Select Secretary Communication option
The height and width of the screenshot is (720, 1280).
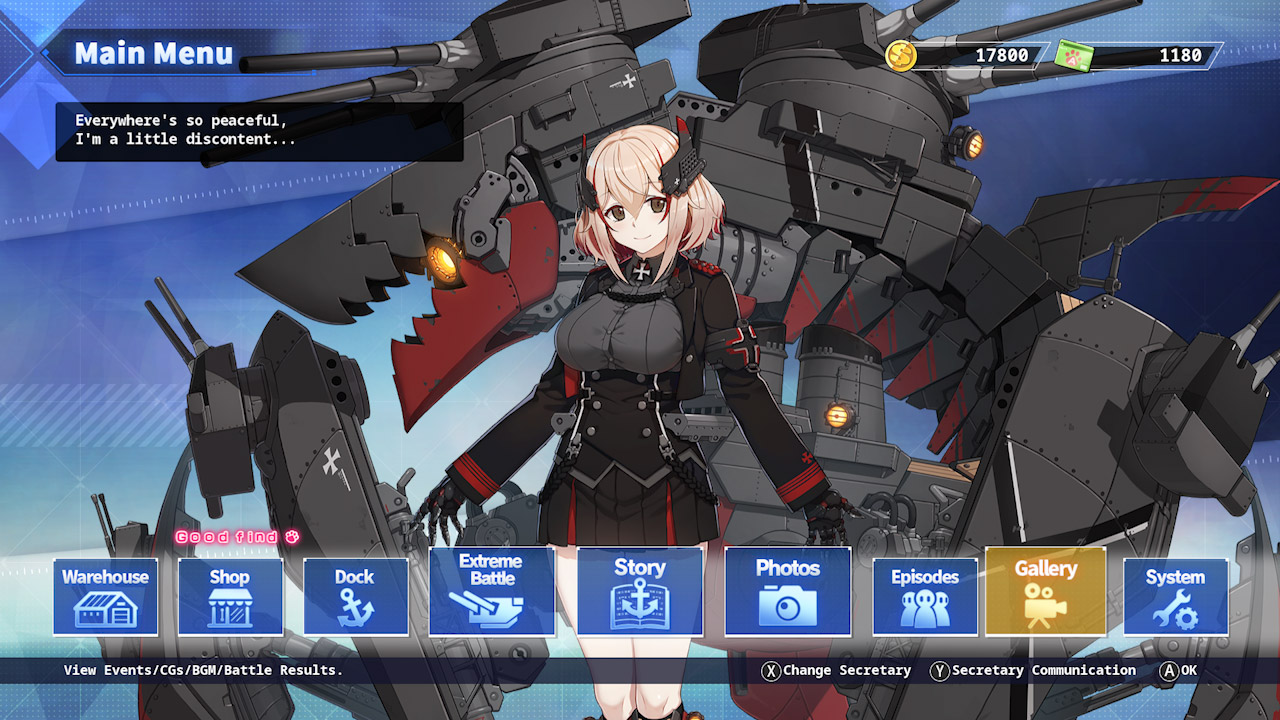click(x=1032, y=671)
